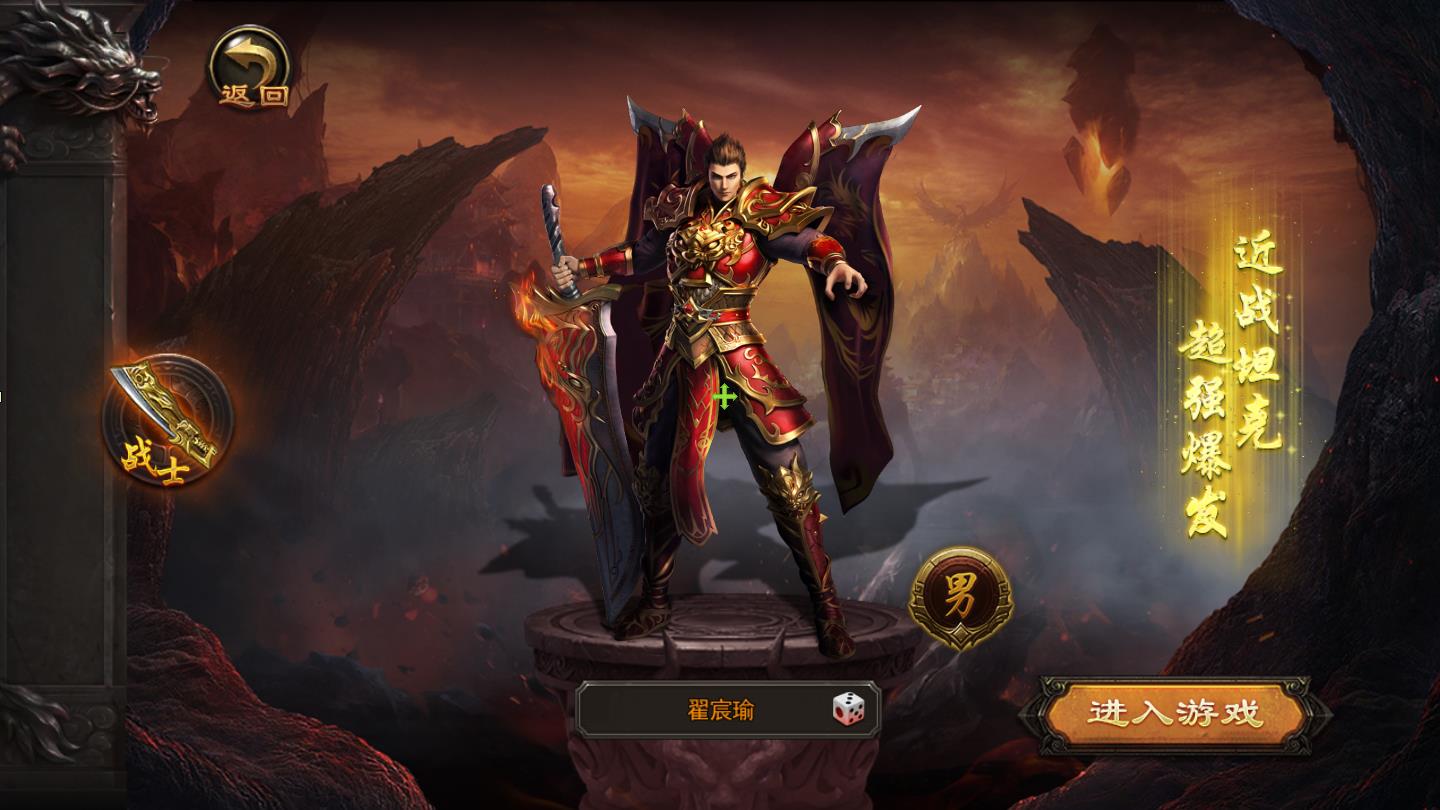The image size is (1440, 810).
Task: Toggle the 男 gender selector
Action: click(960, 596)
